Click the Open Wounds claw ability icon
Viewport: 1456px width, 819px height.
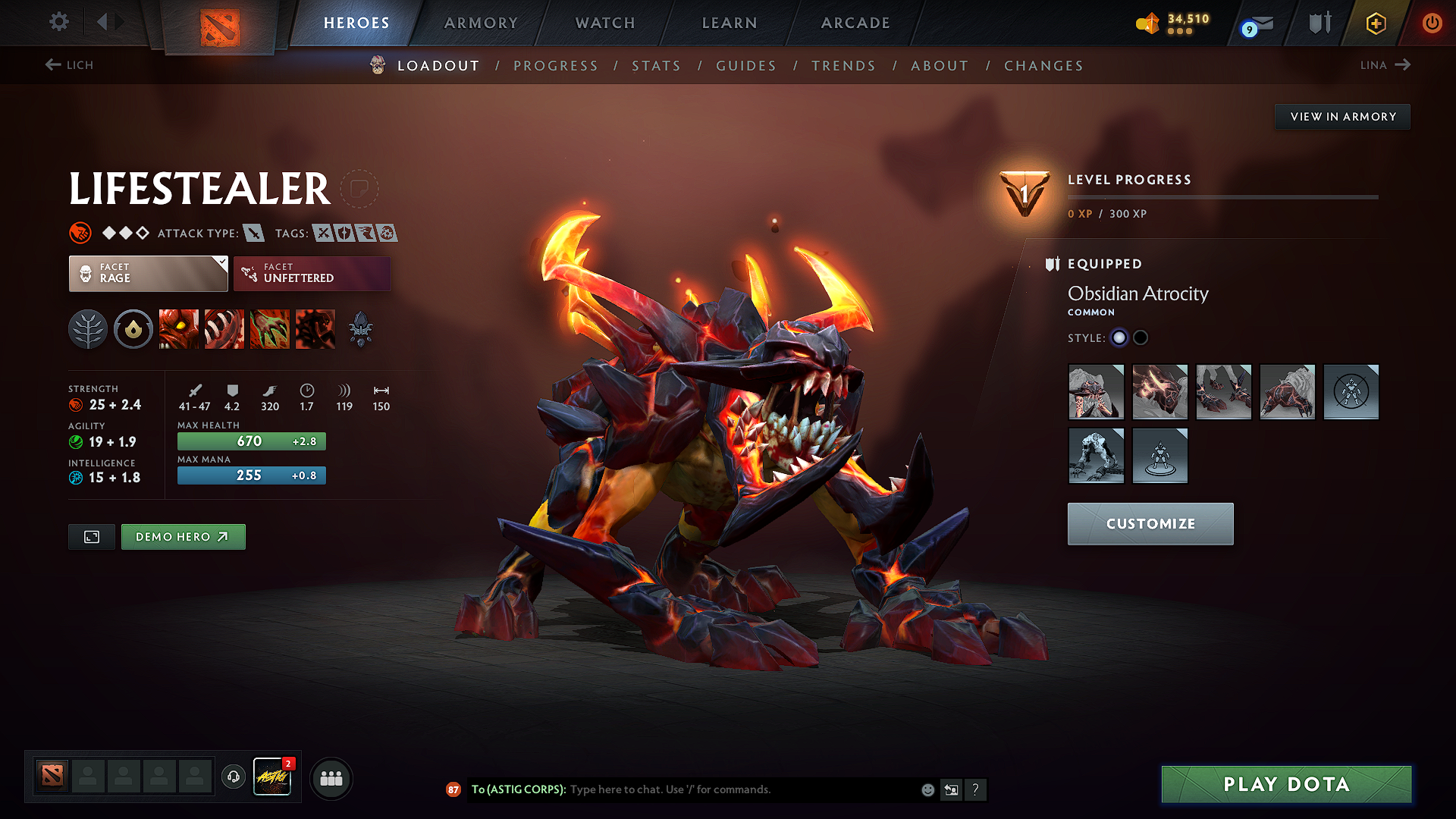pos(270,329)
